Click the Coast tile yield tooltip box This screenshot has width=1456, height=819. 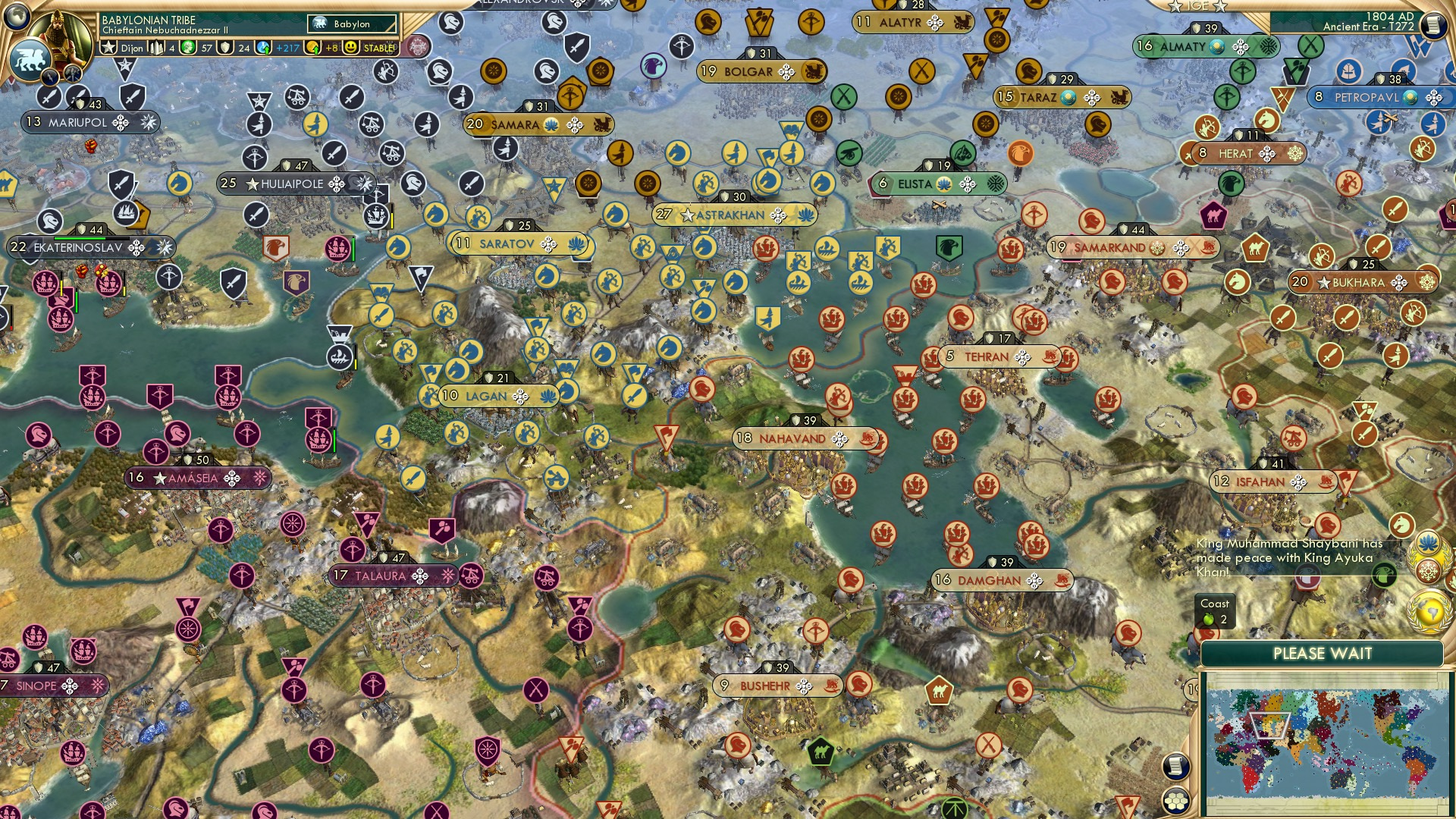1213,613
